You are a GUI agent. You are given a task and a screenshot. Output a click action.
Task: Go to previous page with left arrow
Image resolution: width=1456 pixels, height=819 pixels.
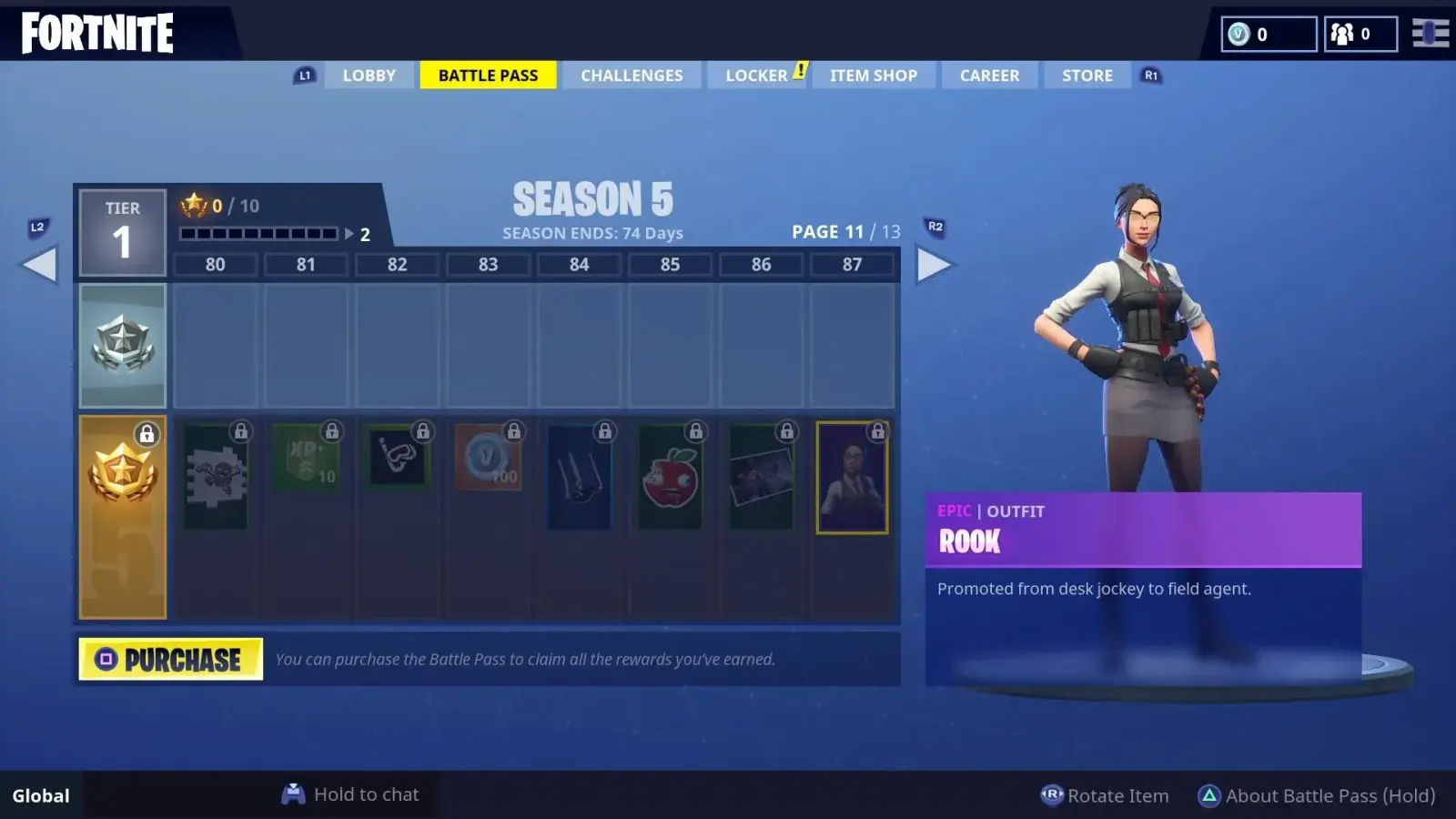pos(40,264)
